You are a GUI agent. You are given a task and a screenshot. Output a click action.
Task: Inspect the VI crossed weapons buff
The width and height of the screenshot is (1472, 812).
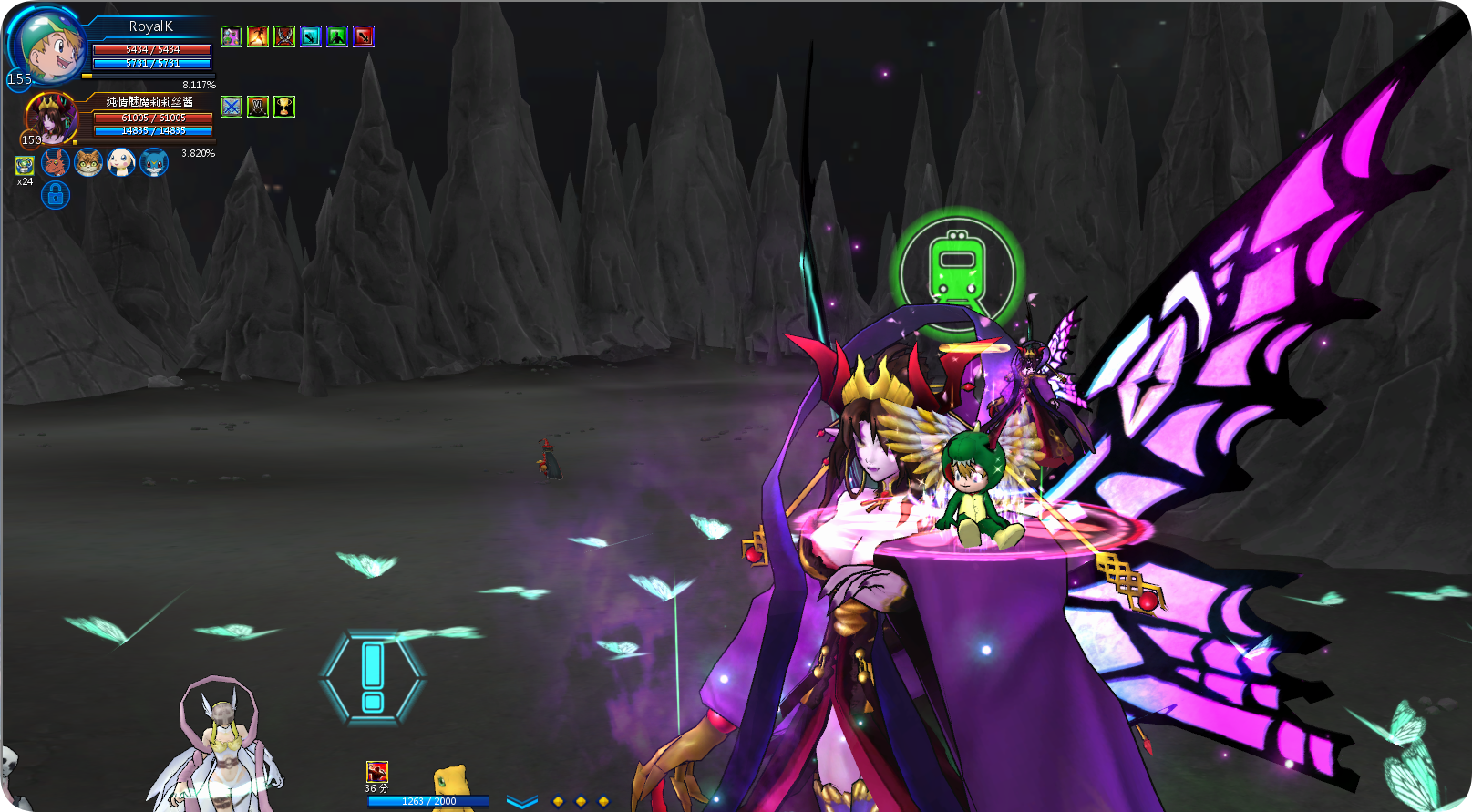[258, 107]
